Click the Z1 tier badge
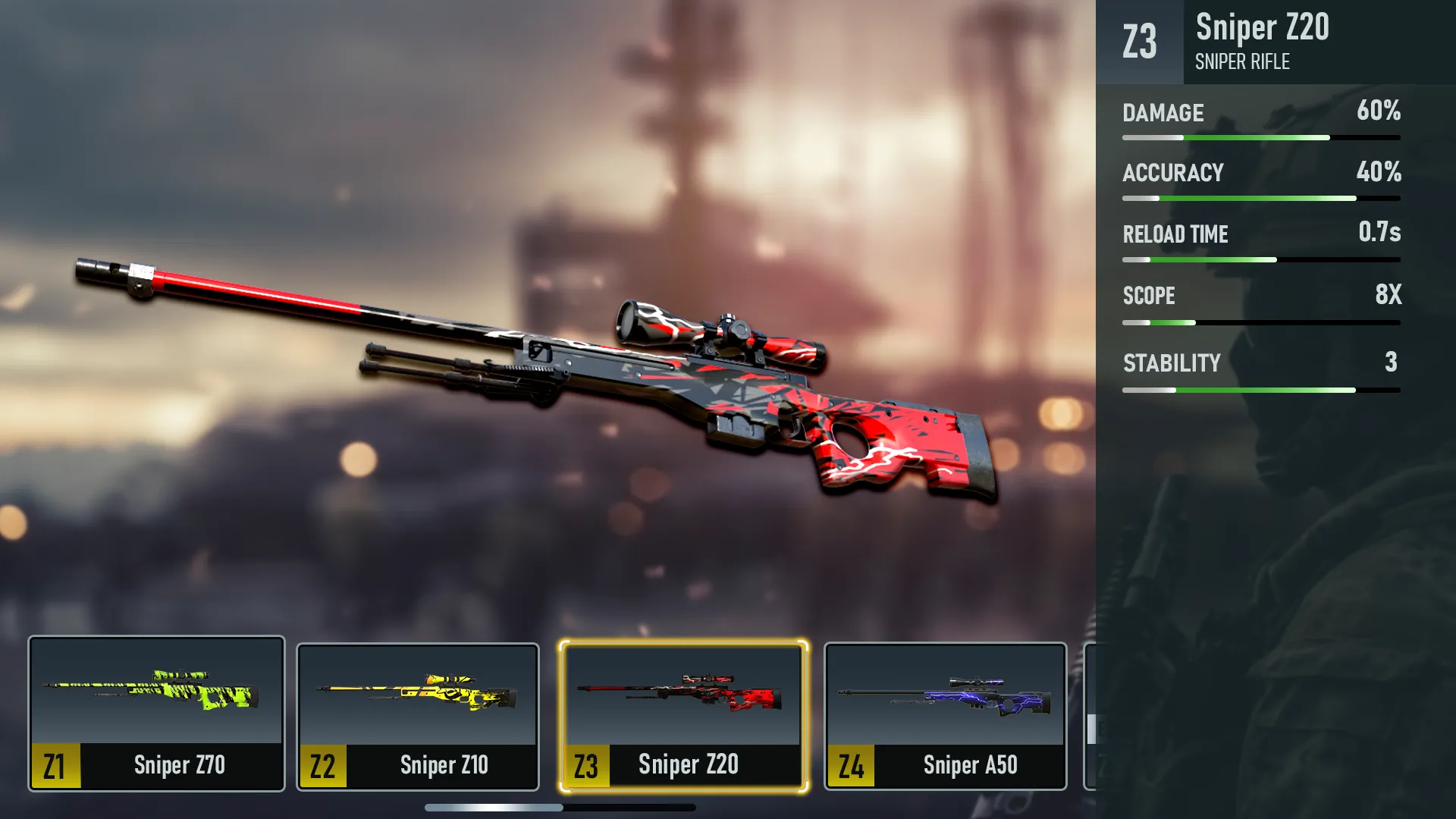This screenshot has height=819, width=1456. pyautogui.click(x=54, y=764)
